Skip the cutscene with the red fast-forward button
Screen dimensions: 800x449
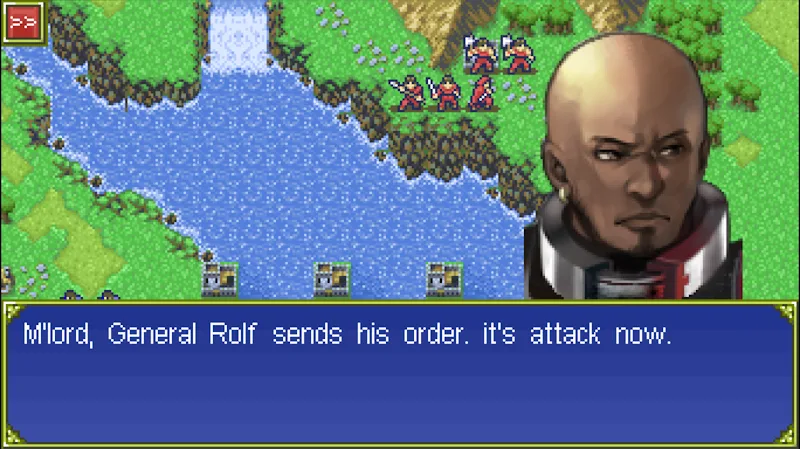click(20, 20)
